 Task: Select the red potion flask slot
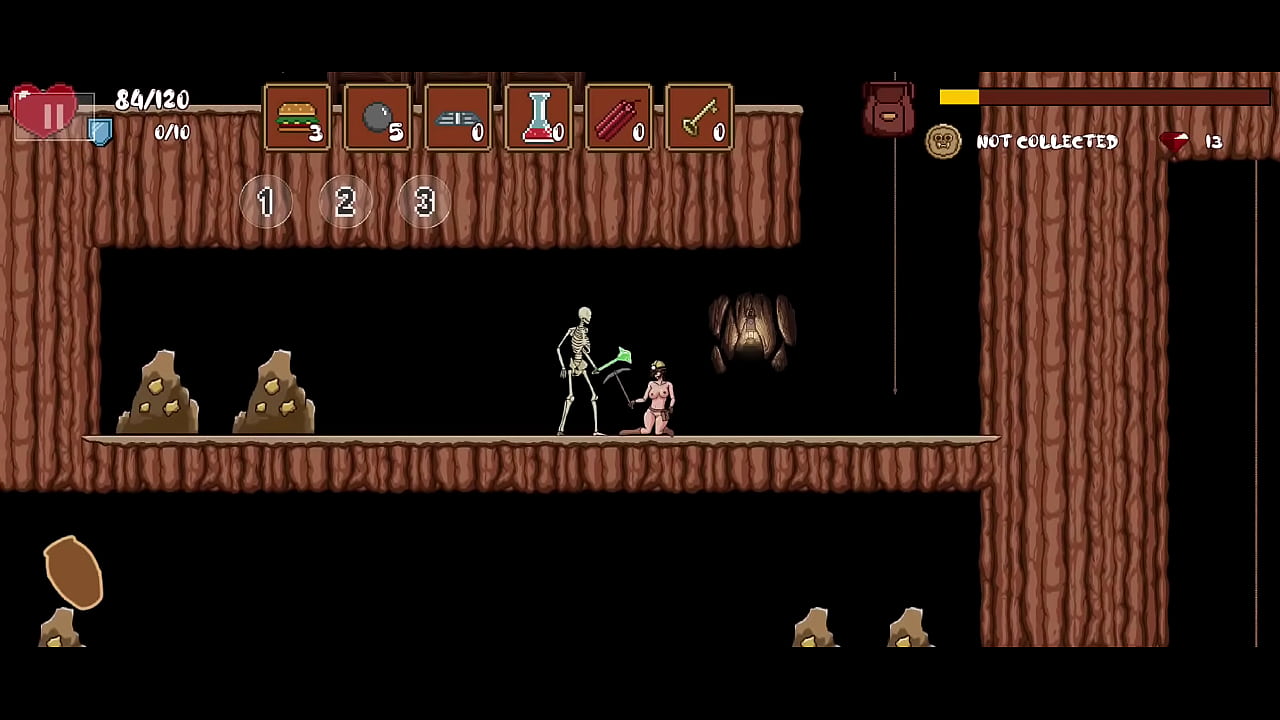(x=538, y=118)
